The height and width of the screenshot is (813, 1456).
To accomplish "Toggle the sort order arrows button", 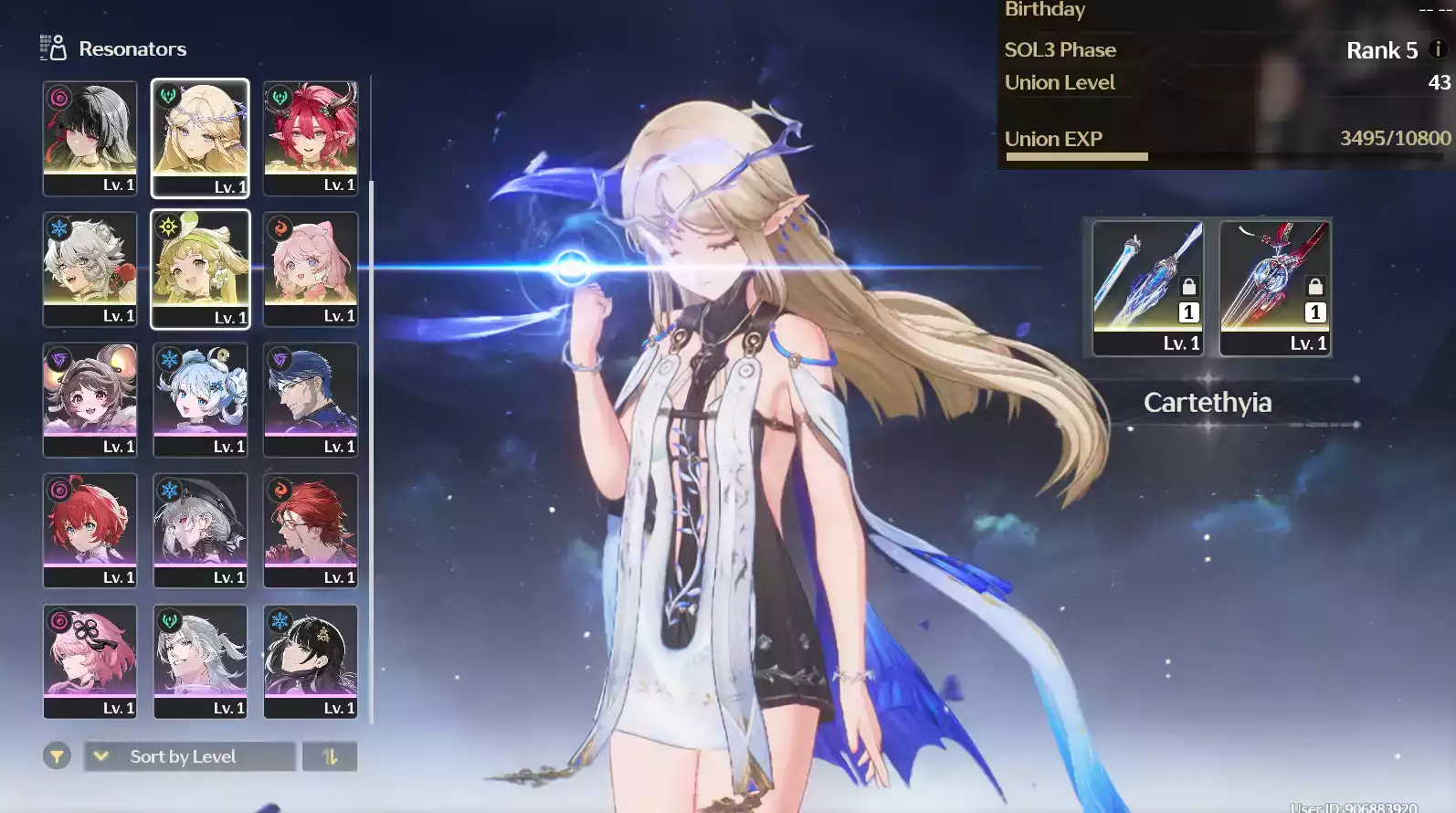I will coord(330,756).
